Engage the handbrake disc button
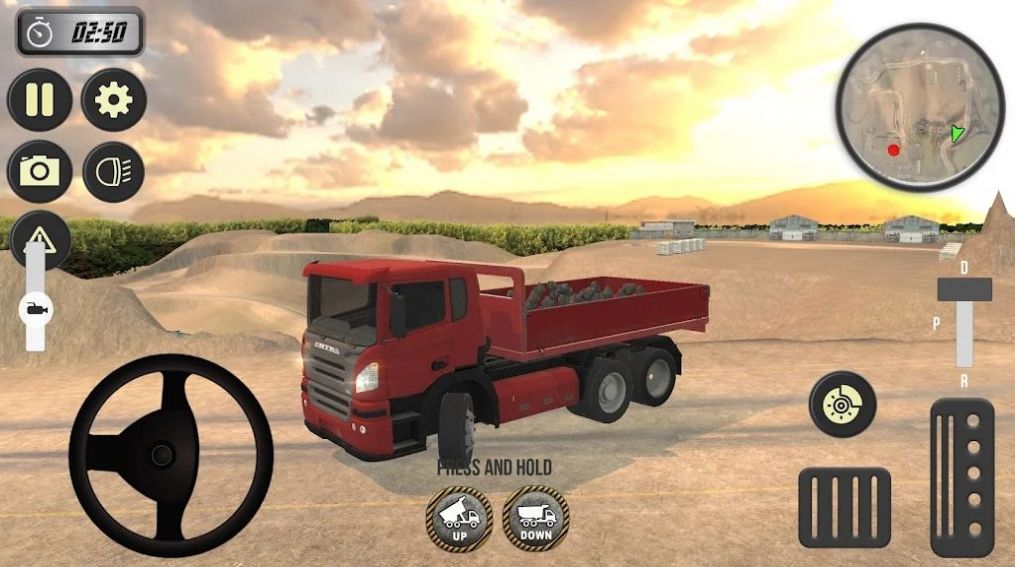The width and height of the screenshot is (1015, 567). [842, 404]
